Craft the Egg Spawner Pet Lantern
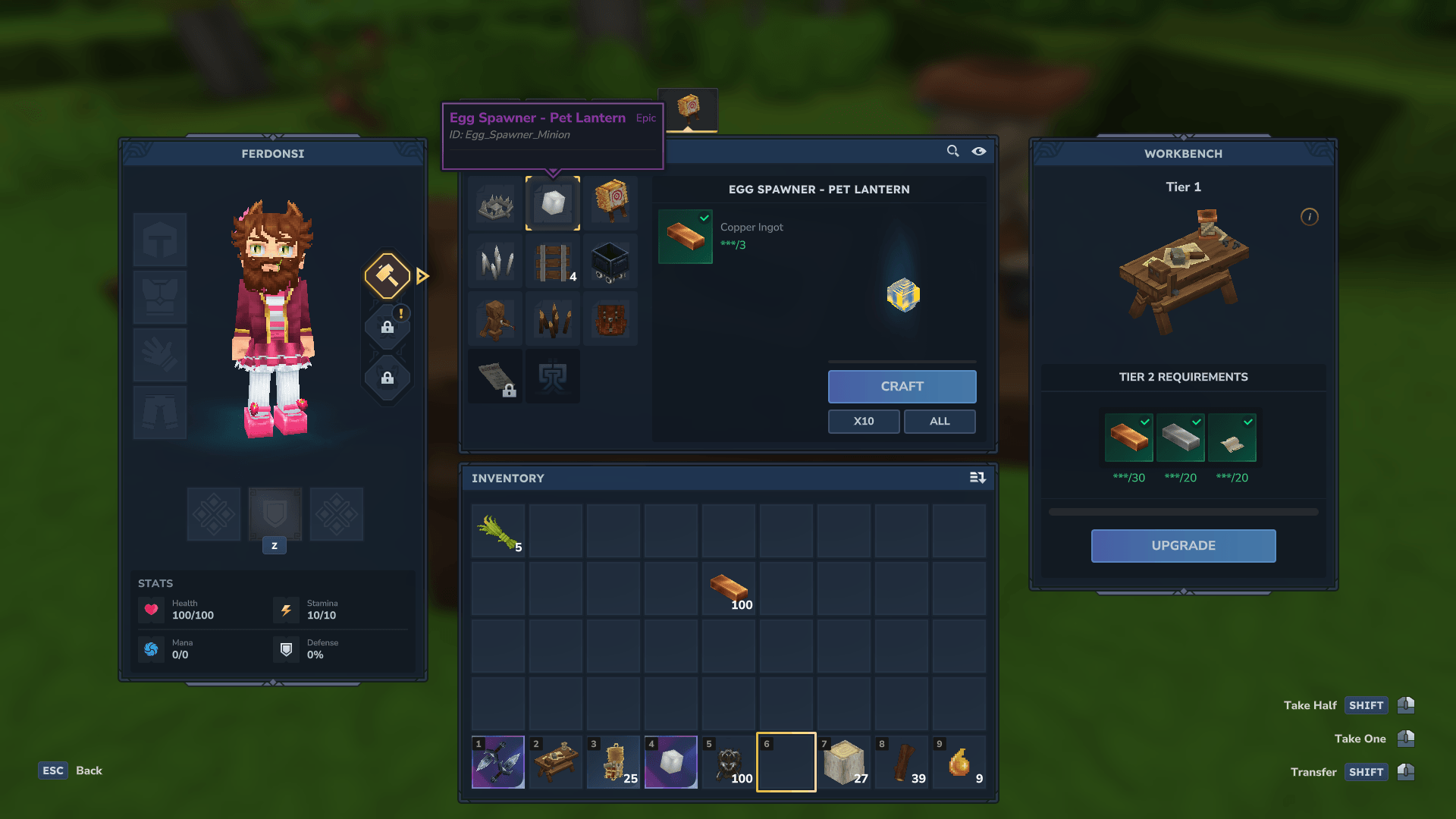The image size is (1456, 819). 902,386
